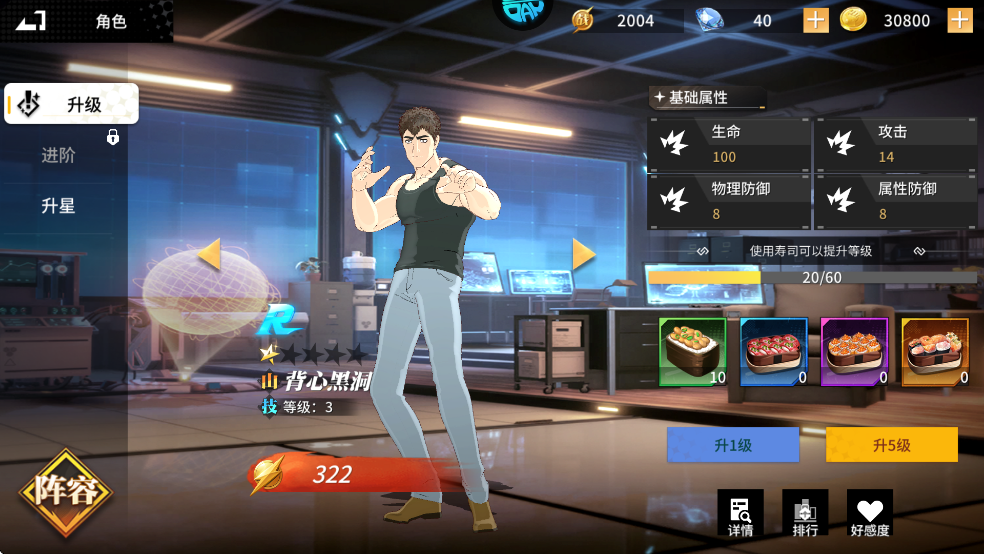984x554 pixels.
Task: Select the 升级 upgrade tab
Action: click(71, 104)
